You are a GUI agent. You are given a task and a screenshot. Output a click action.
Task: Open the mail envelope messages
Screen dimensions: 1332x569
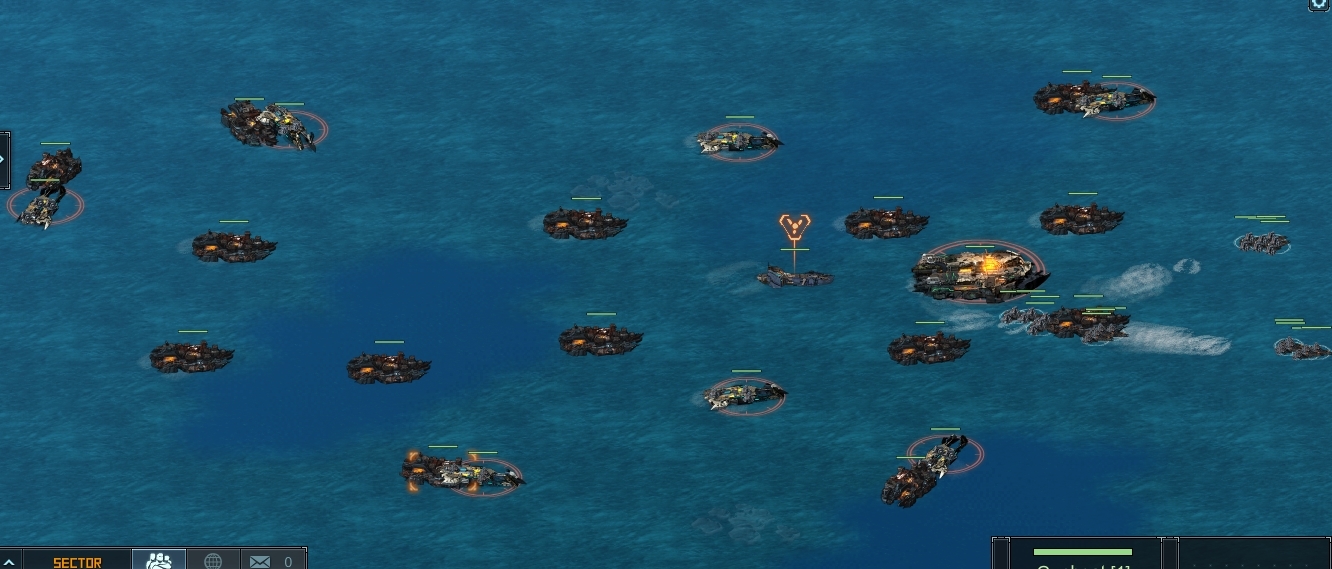tap(260, 562)
